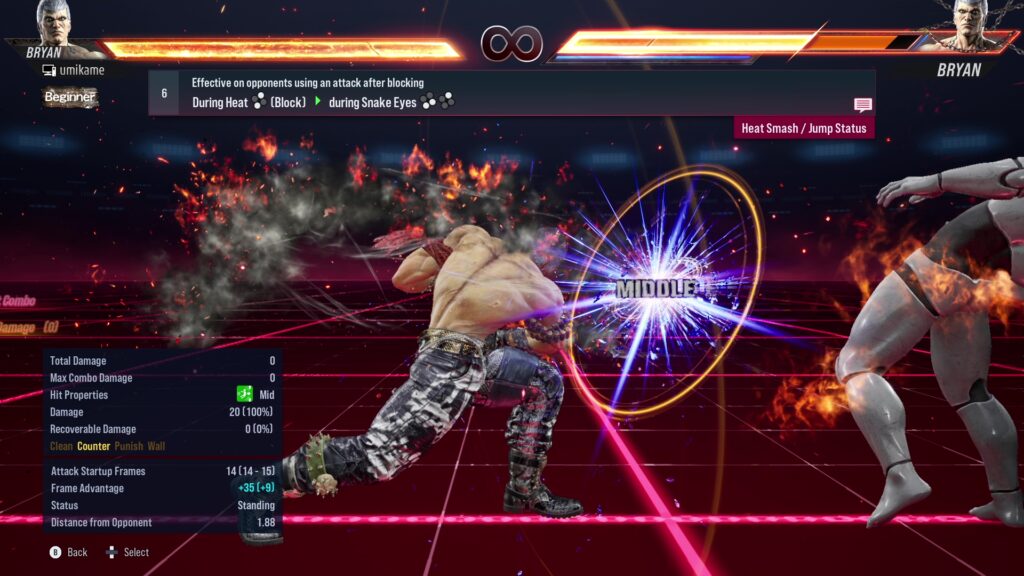Select the Beginner rank badge

pos(70,97)
